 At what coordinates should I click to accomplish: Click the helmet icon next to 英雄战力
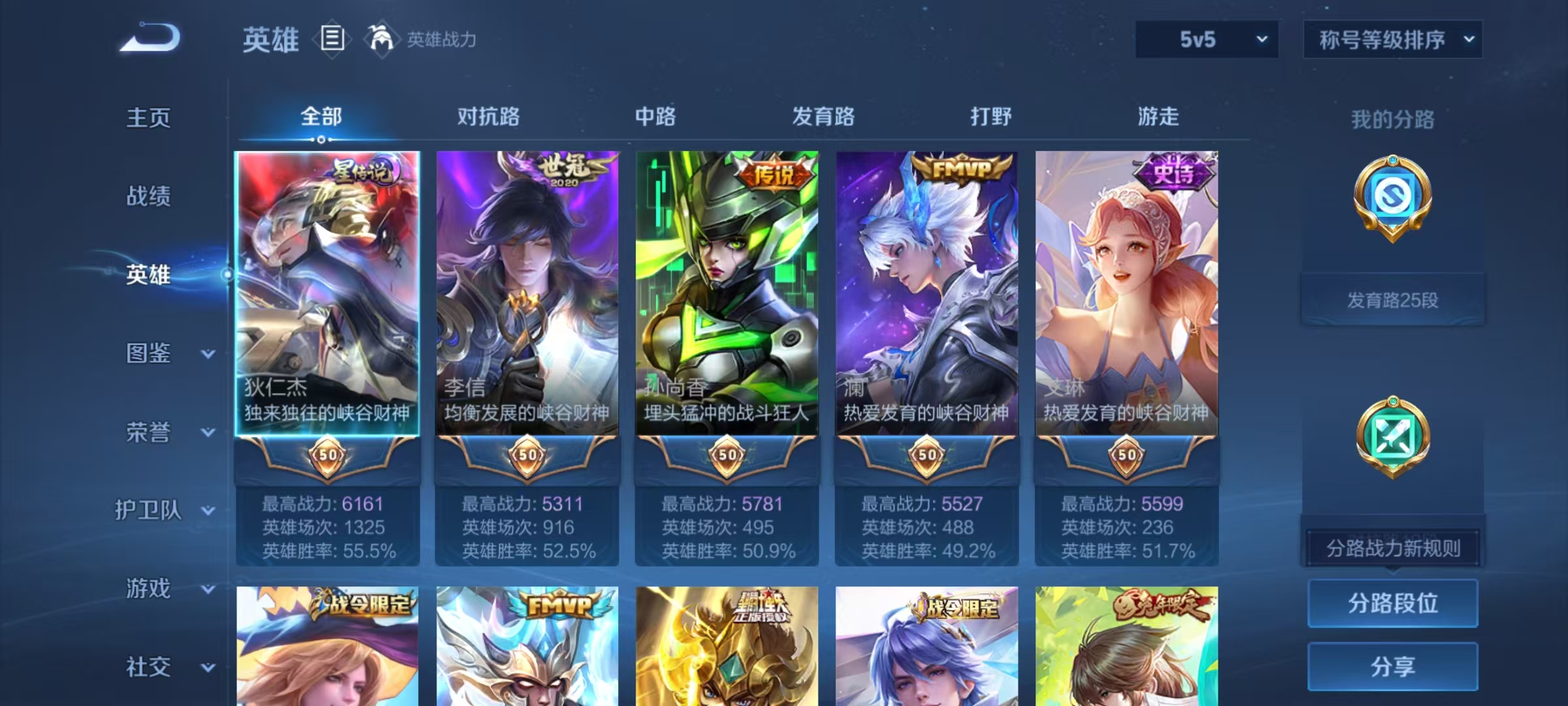click(x=378, y=39)
